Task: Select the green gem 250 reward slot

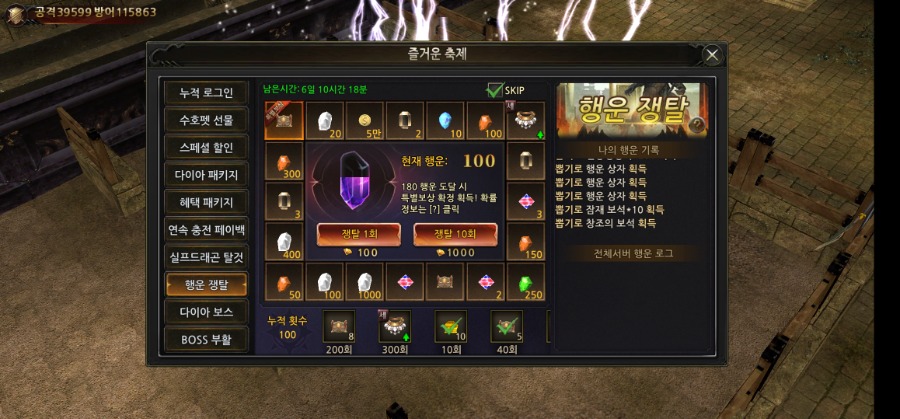Action: (x=526, y=284)
